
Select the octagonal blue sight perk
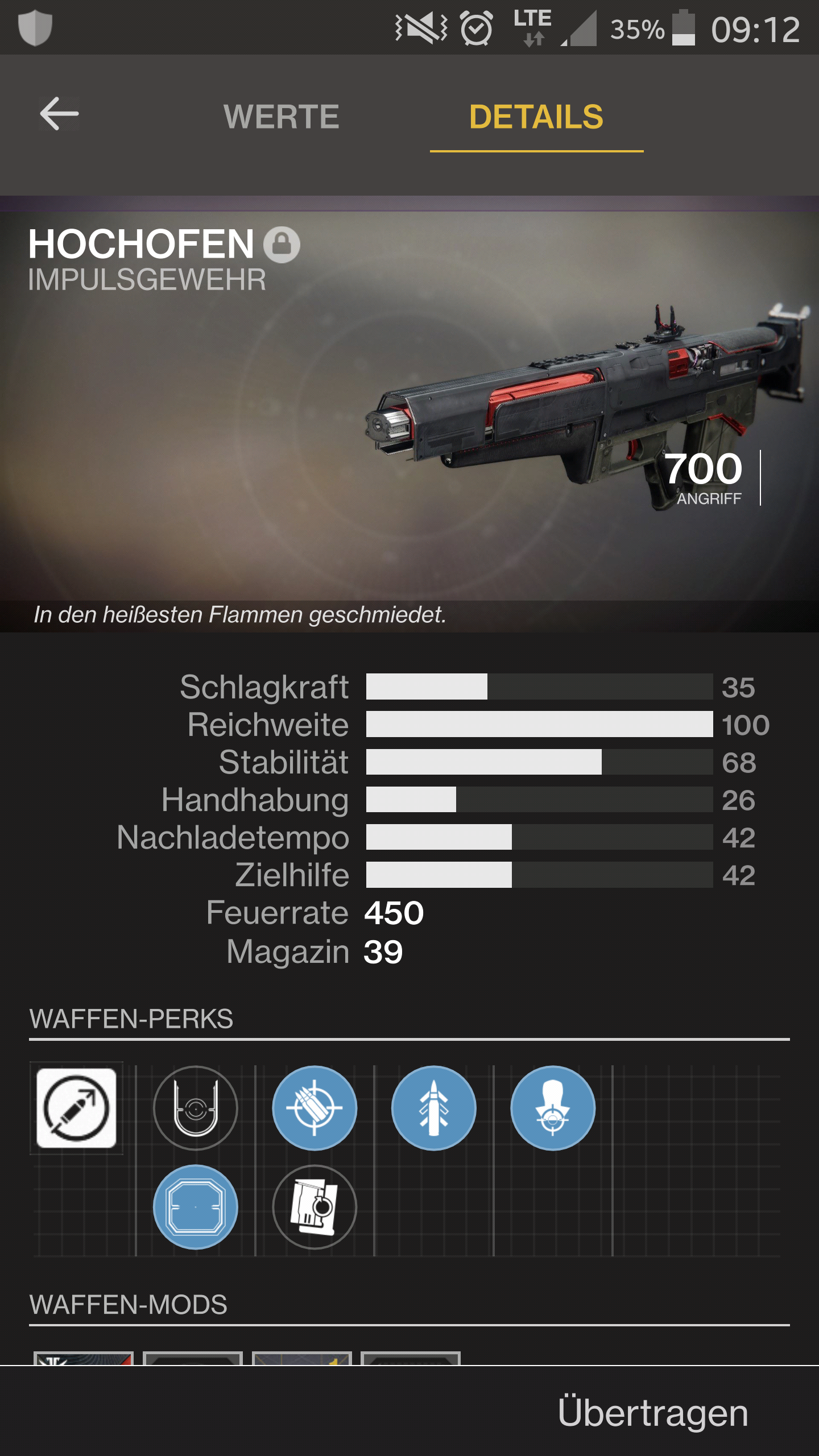[x=196, y=1207]
